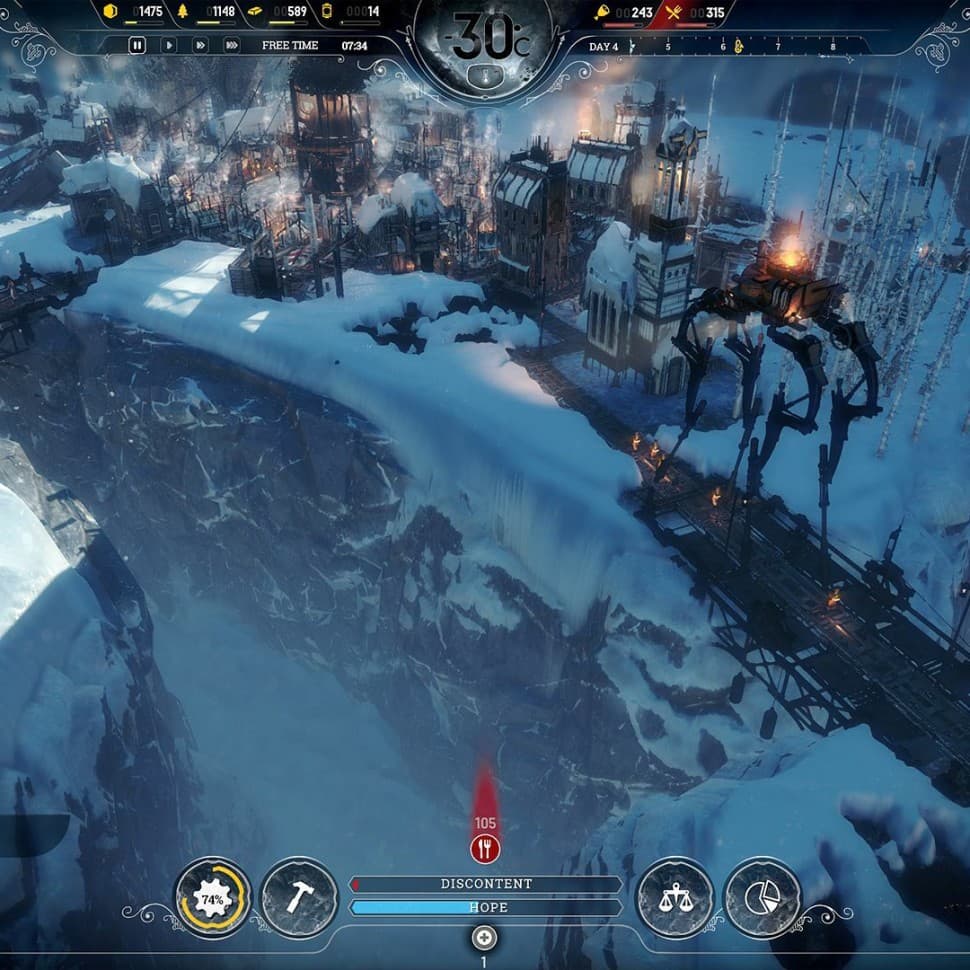Open the construction menu hammer icon
Screen dimensions: 970x970
298,898
